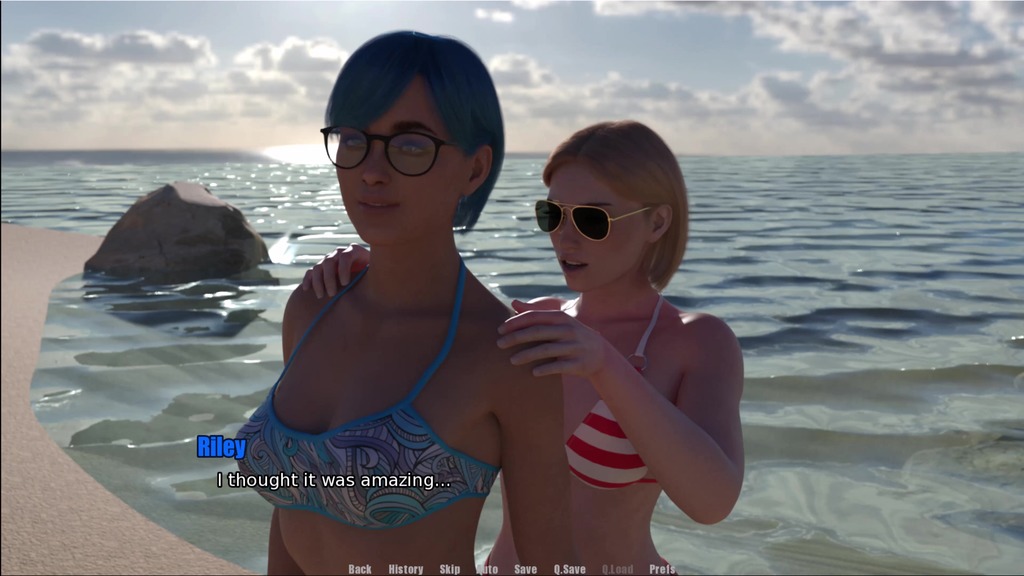
Task: Open the Save menu
Action: (525, 569)
